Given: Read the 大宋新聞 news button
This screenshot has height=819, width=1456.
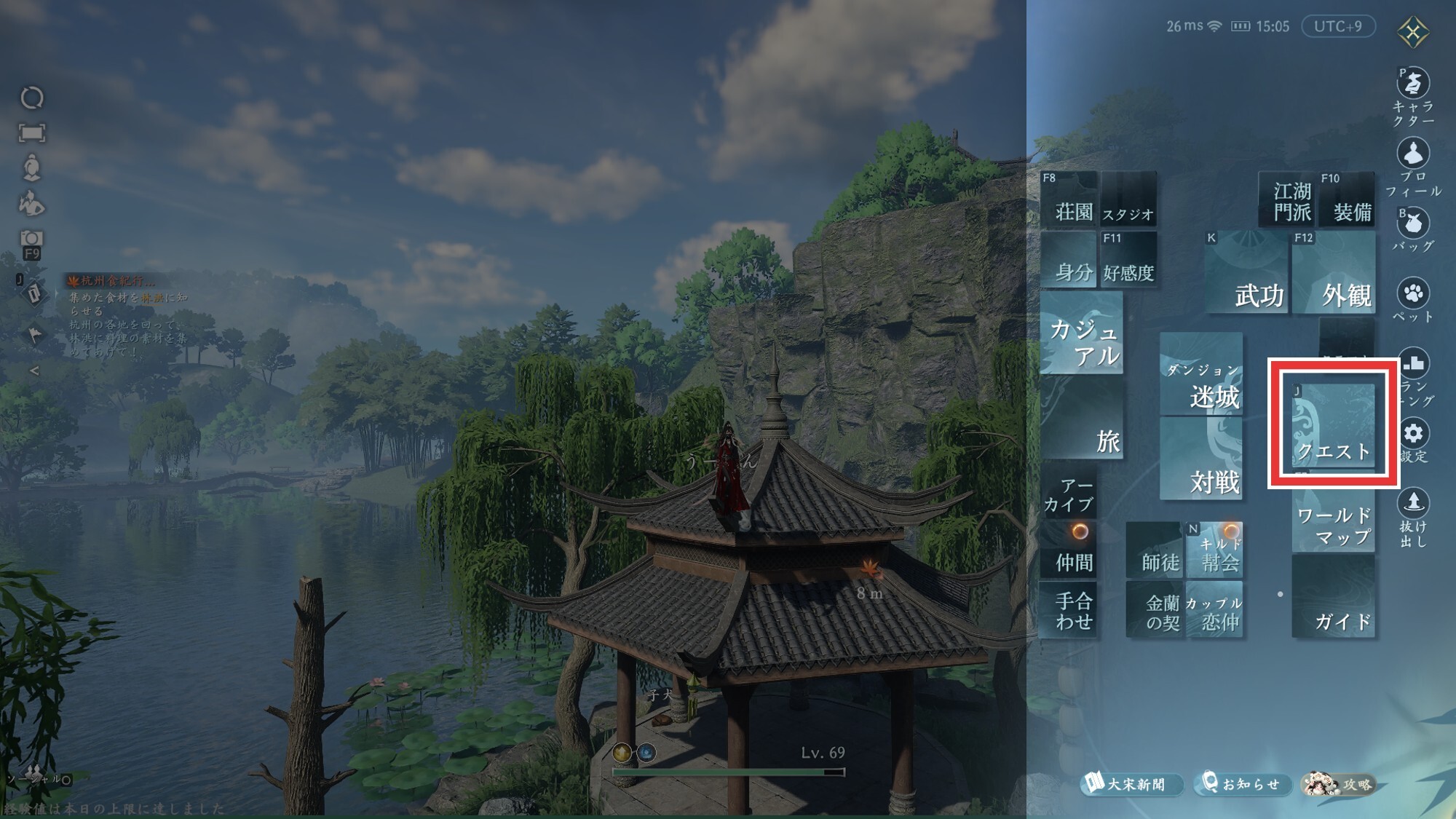Looking at the screenshot, I should click(x=1129, y=784).
